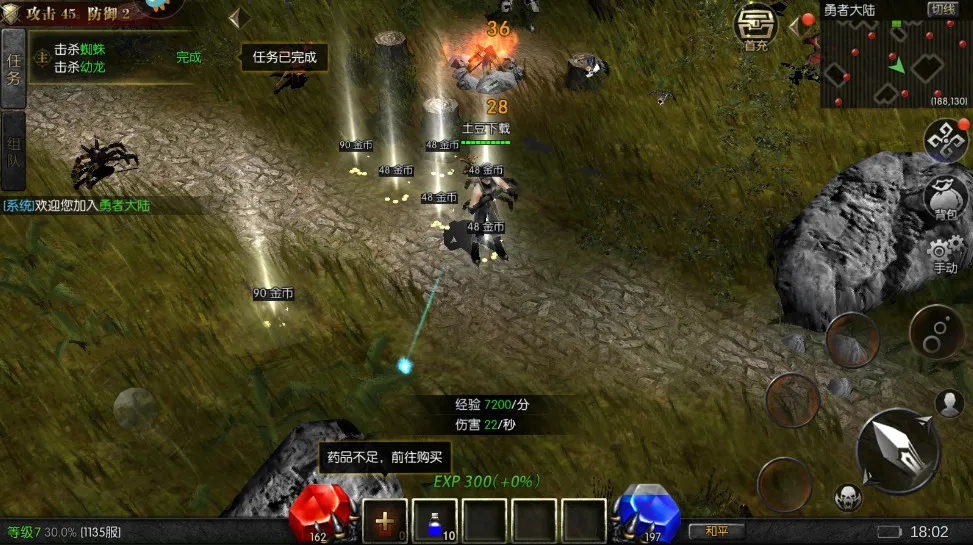Tap the 药品不足 buy potions prompt
The height and width of the screenshot is (545, 973).
click(x=385, y=458)
